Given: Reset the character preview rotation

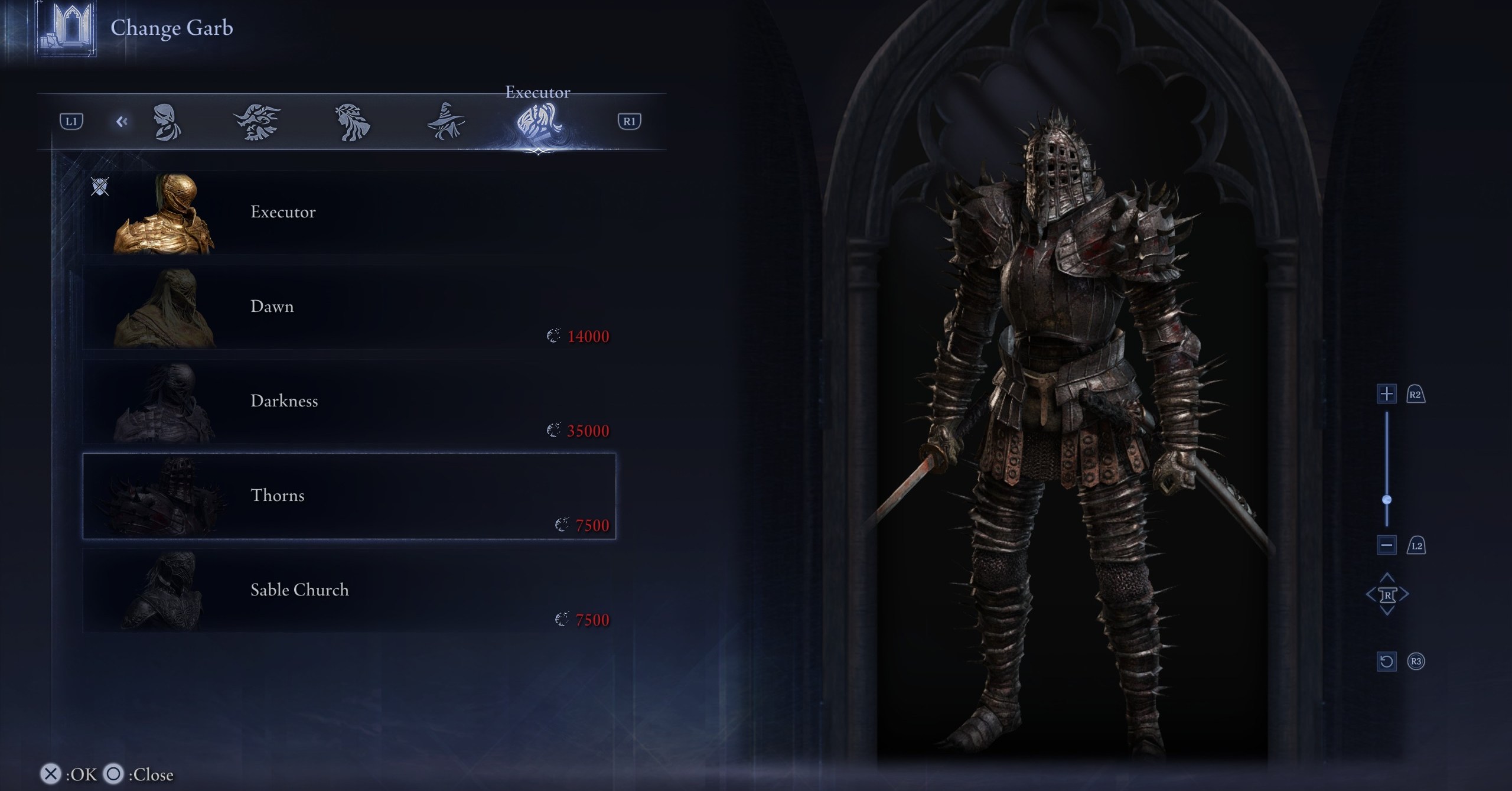Looking at the screenshot, I should pos(1386,661).
